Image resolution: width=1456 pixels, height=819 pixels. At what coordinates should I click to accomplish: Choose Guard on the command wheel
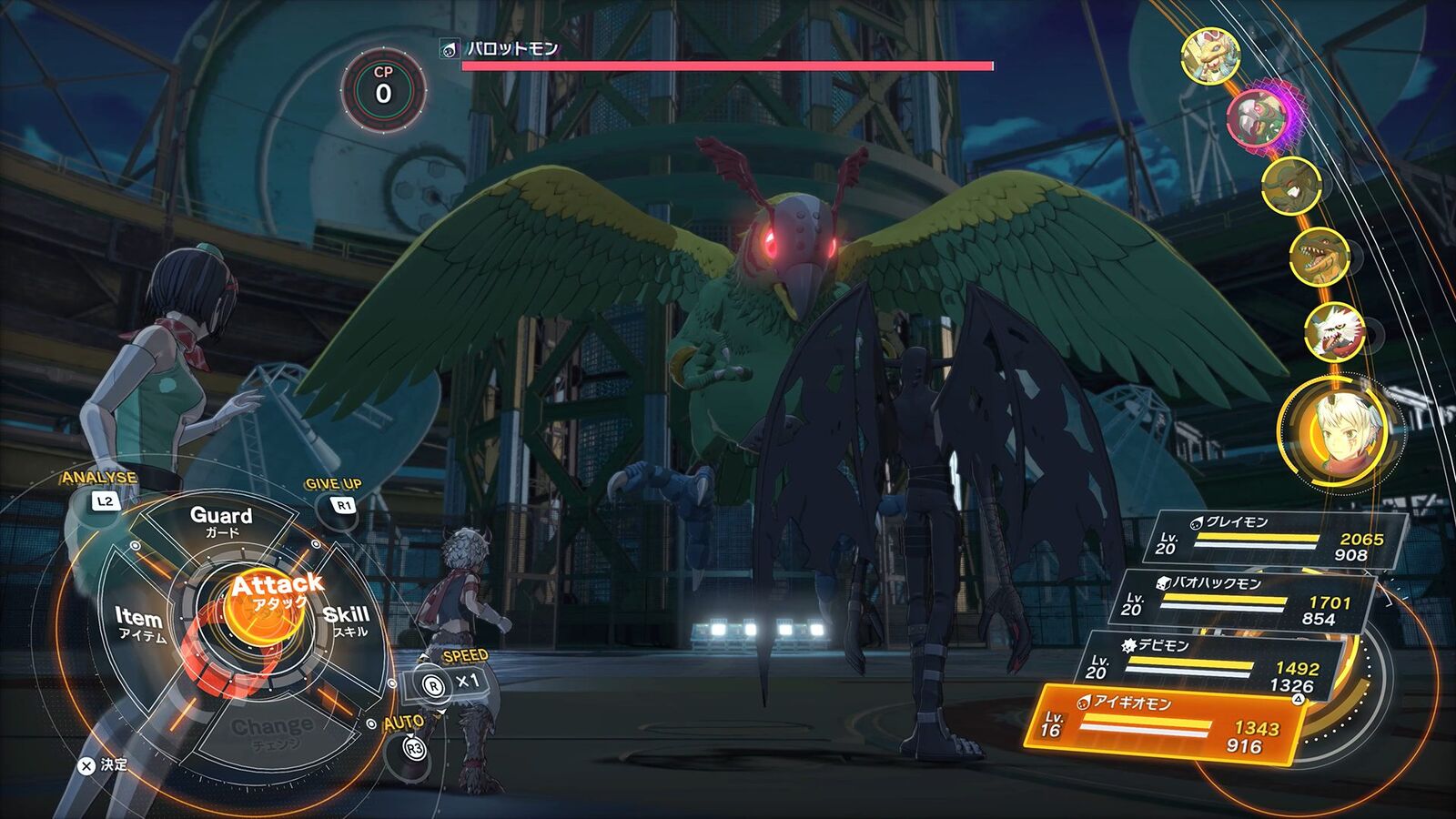(220, 521)
